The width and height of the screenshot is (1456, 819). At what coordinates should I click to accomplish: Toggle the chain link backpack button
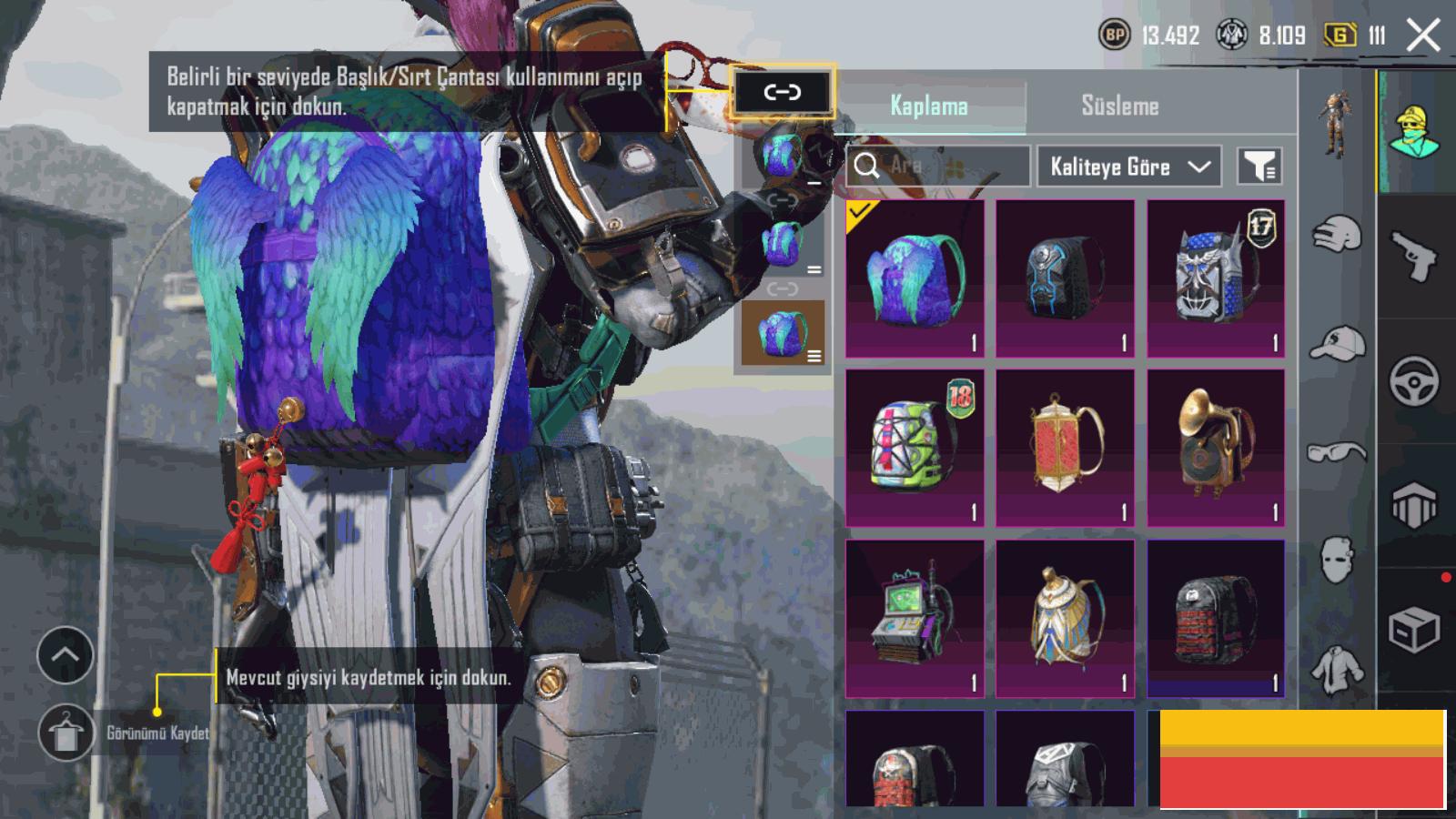tap(782, 92)
